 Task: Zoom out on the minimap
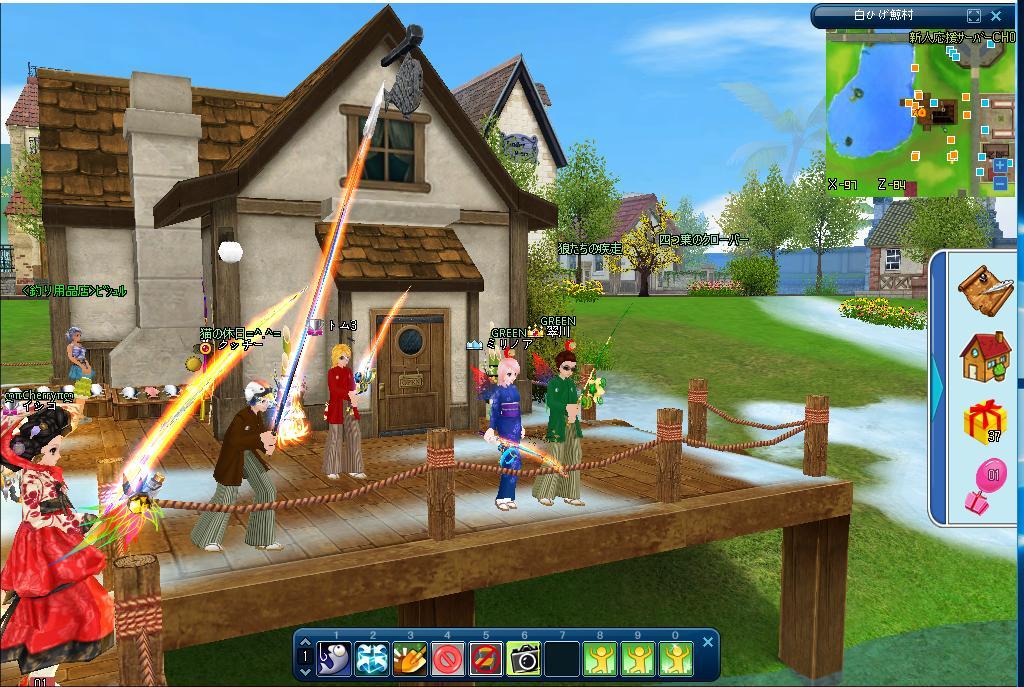point(1000,183)
